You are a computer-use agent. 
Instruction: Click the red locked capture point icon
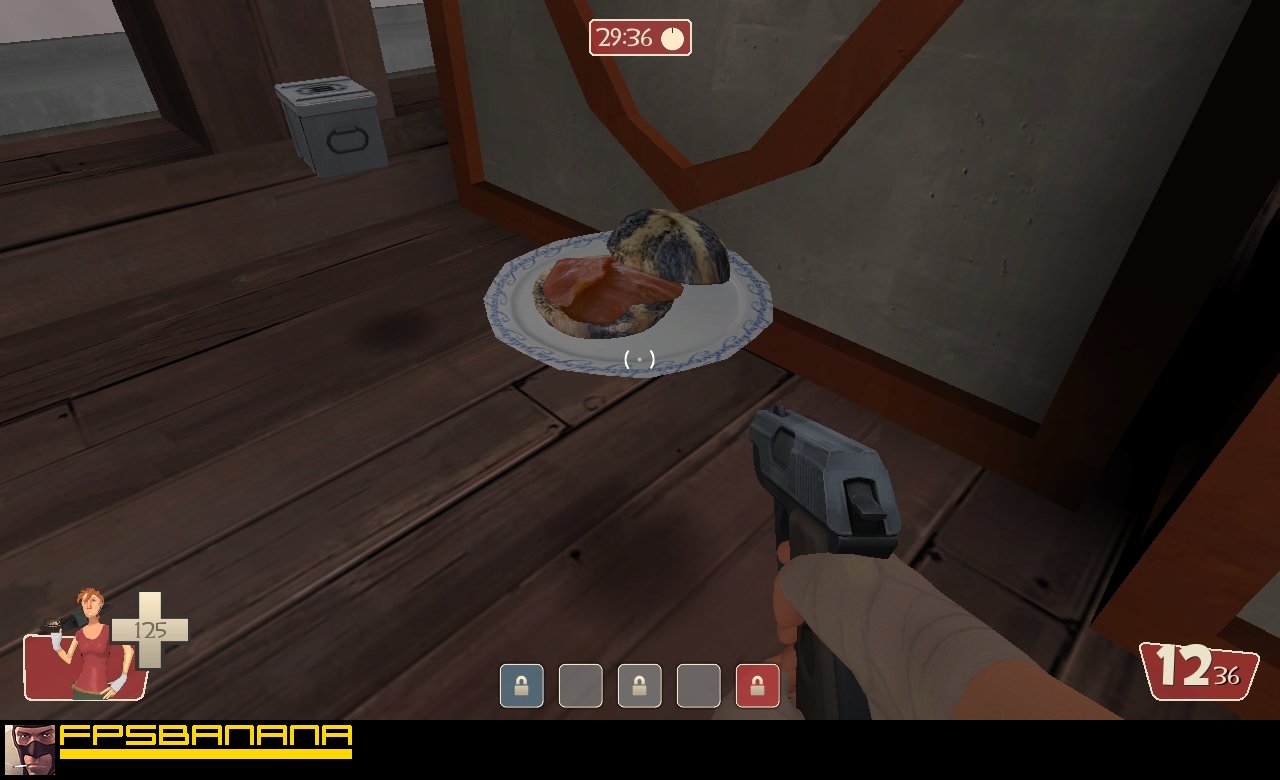(757, 687)
